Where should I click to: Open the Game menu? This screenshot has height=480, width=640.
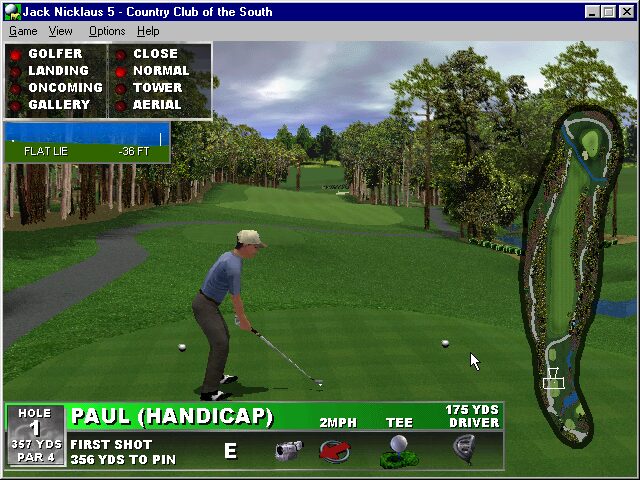[x=23, y=31]
